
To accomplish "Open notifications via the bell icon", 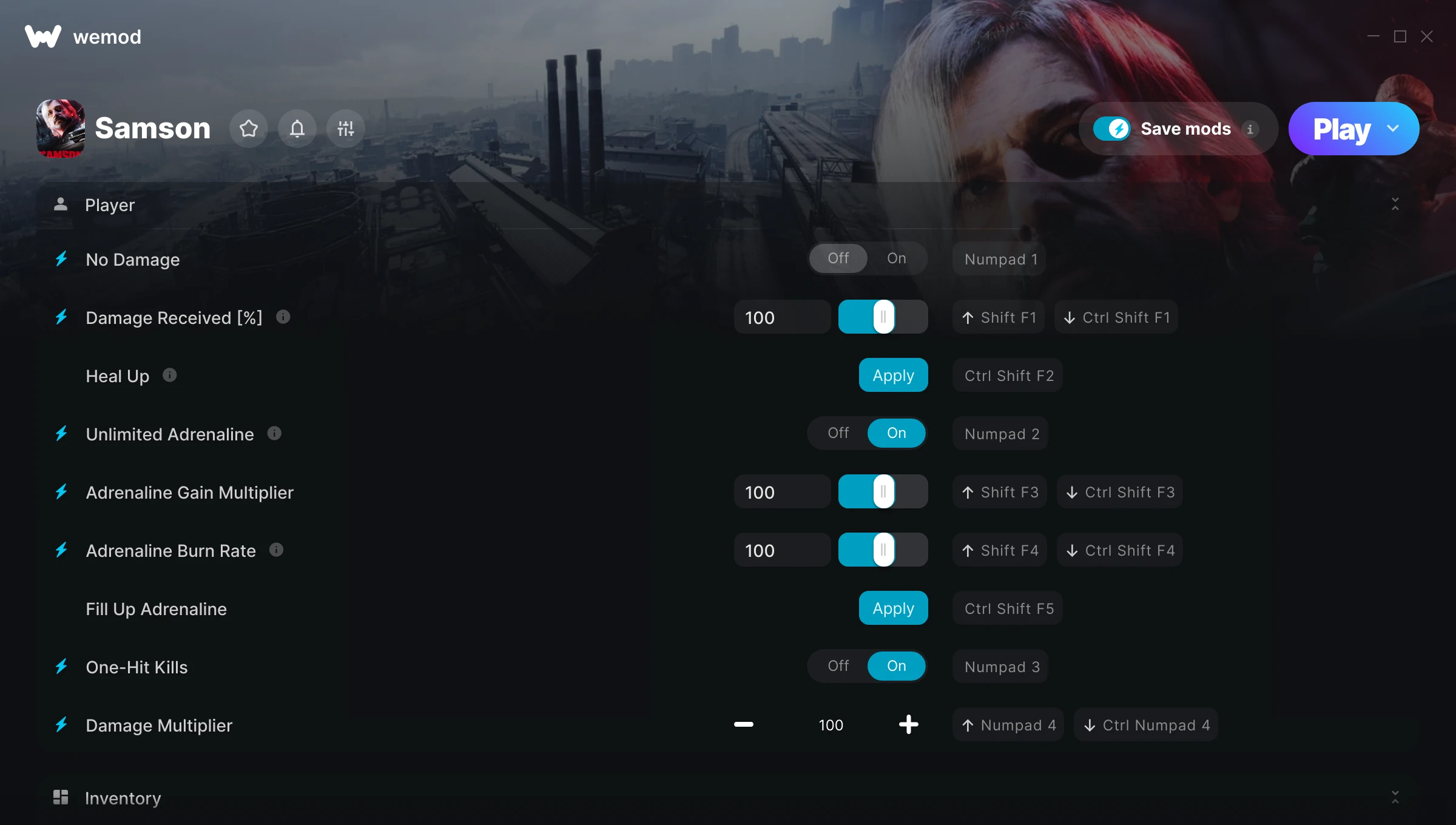I will 297,128.
